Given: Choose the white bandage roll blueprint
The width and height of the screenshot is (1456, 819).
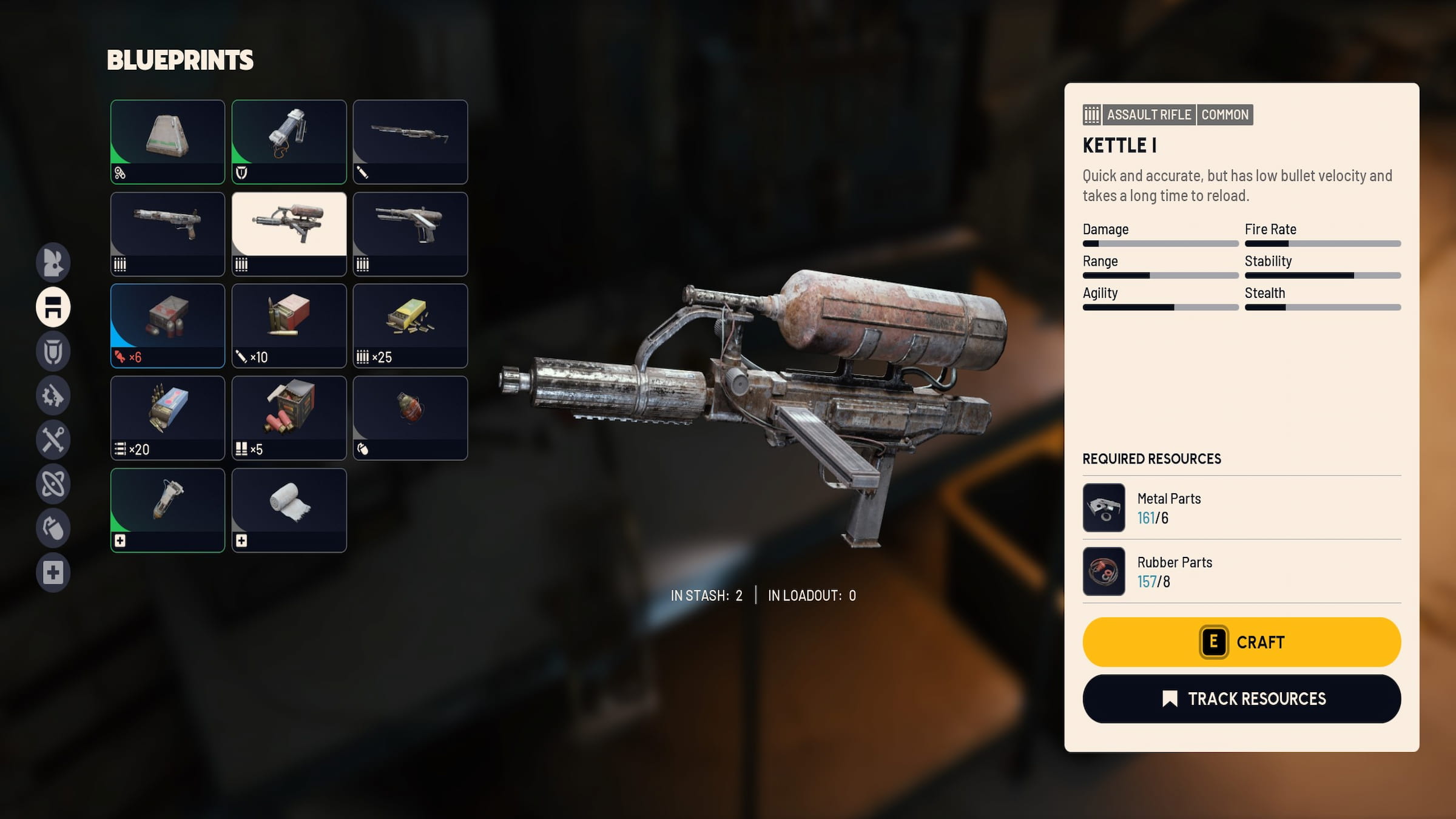Looking at the screenshot, I should coord(289,510).
